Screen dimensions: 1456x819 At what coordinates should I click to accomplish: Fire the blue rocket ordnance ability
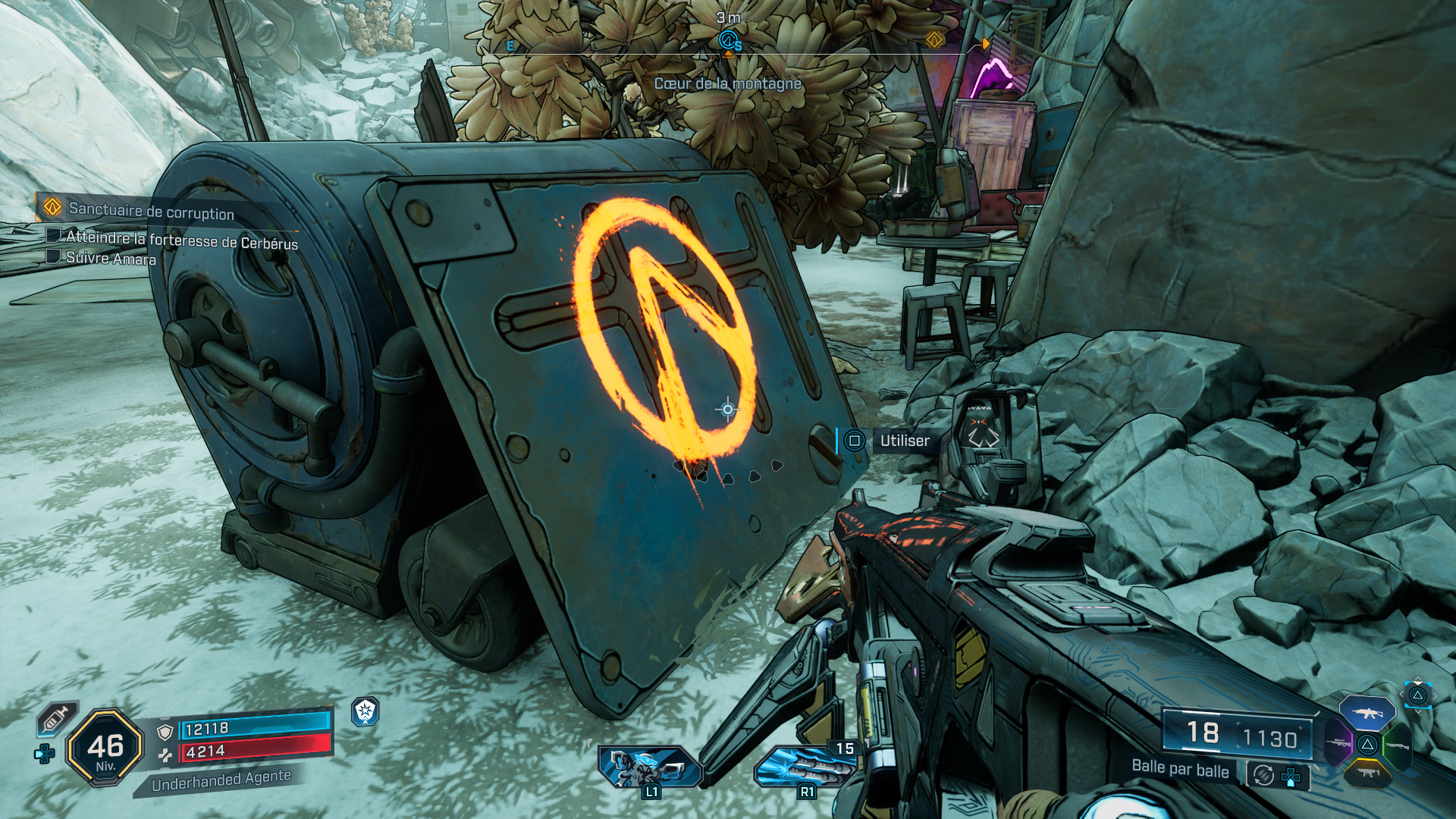[804, 766]
